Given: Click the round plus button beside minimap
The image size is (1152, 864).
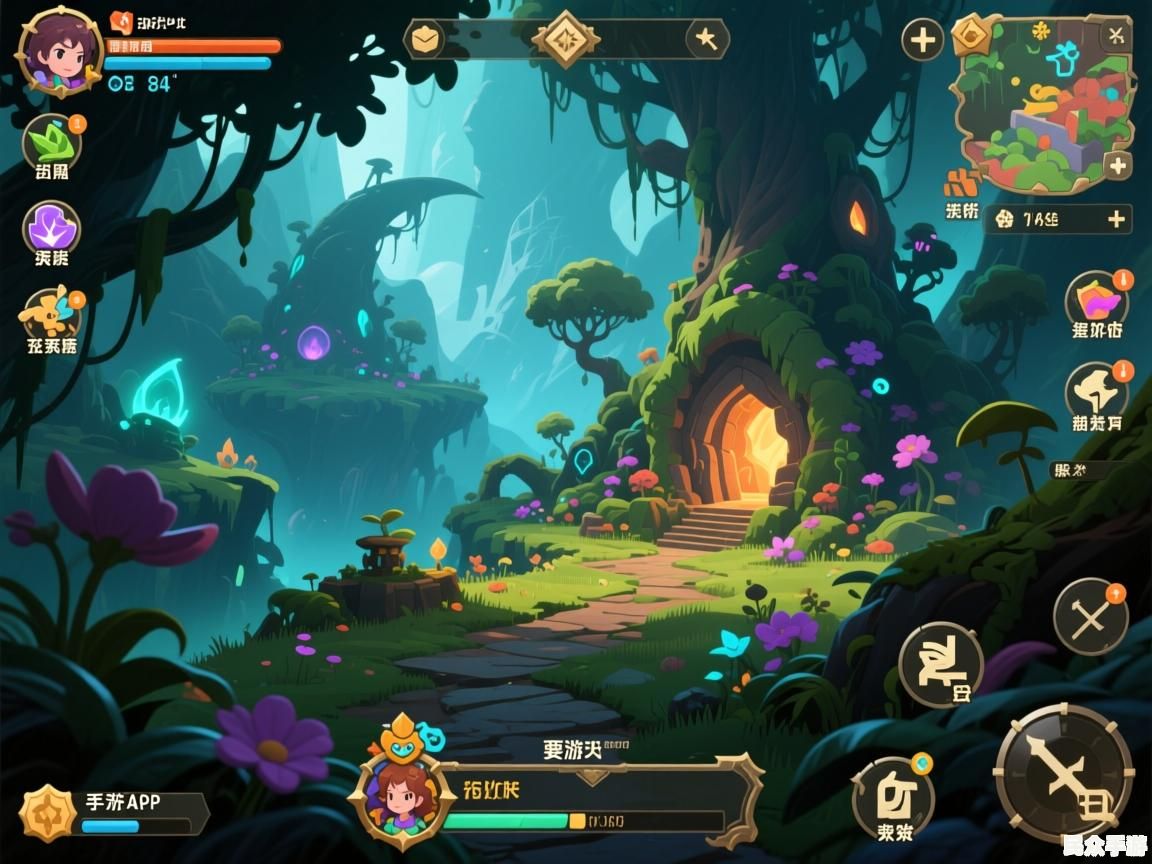Looking at the screenshot, I should point(922,40).
